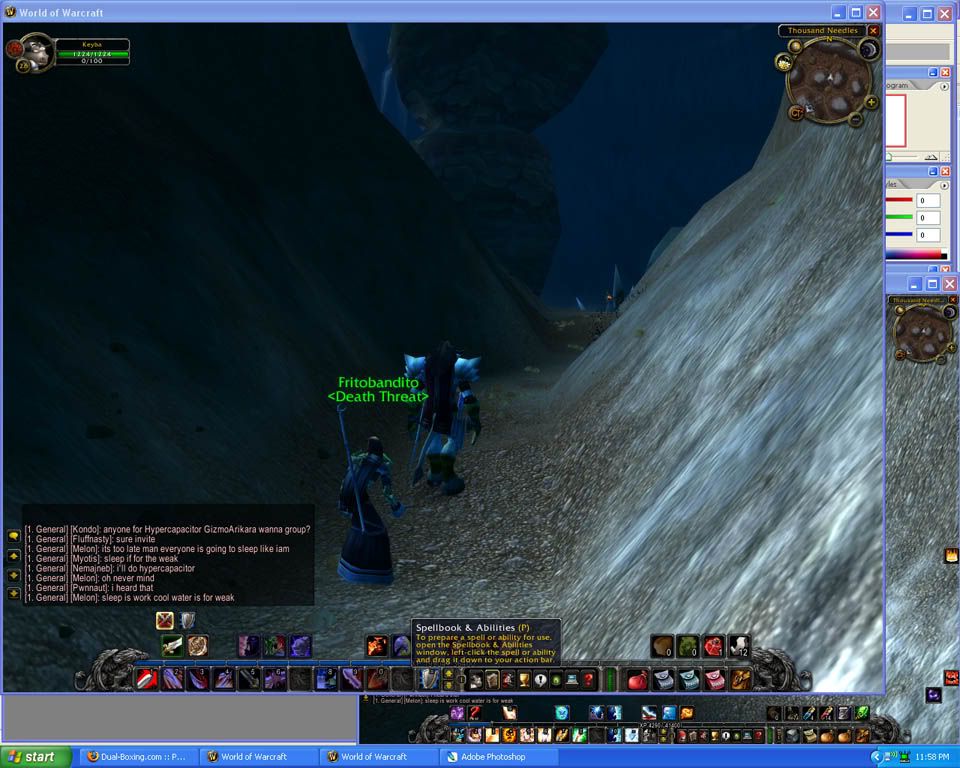
Task: Toggle the crescent moon time-of-day indicator
Action: 869,49
